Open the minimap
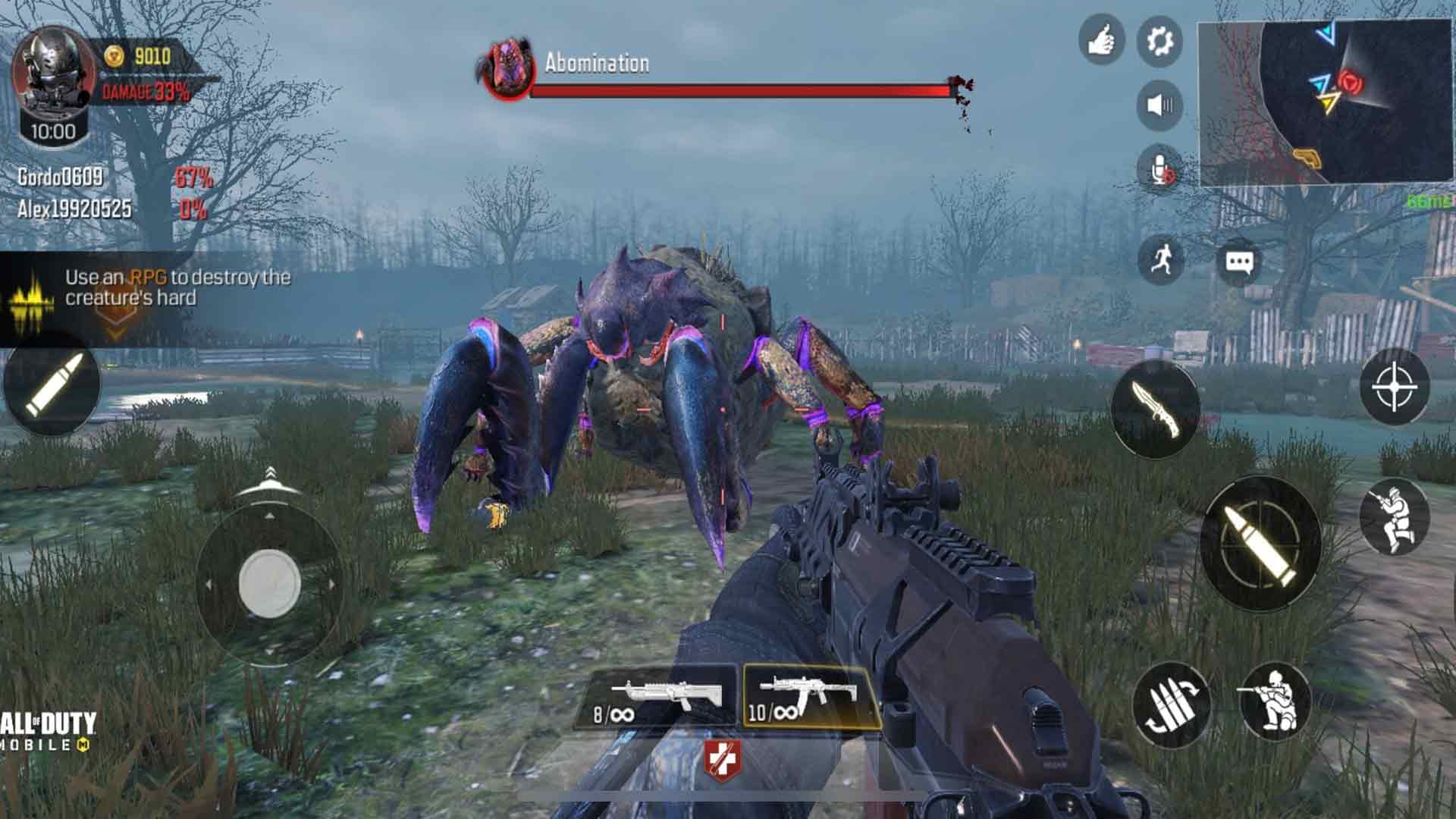 point(1324,102)
